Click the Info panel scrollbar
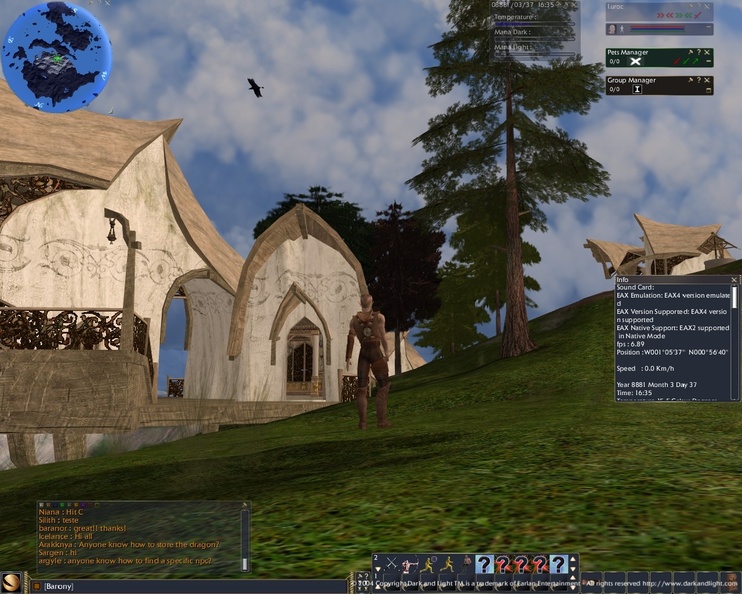 point(735,340)
